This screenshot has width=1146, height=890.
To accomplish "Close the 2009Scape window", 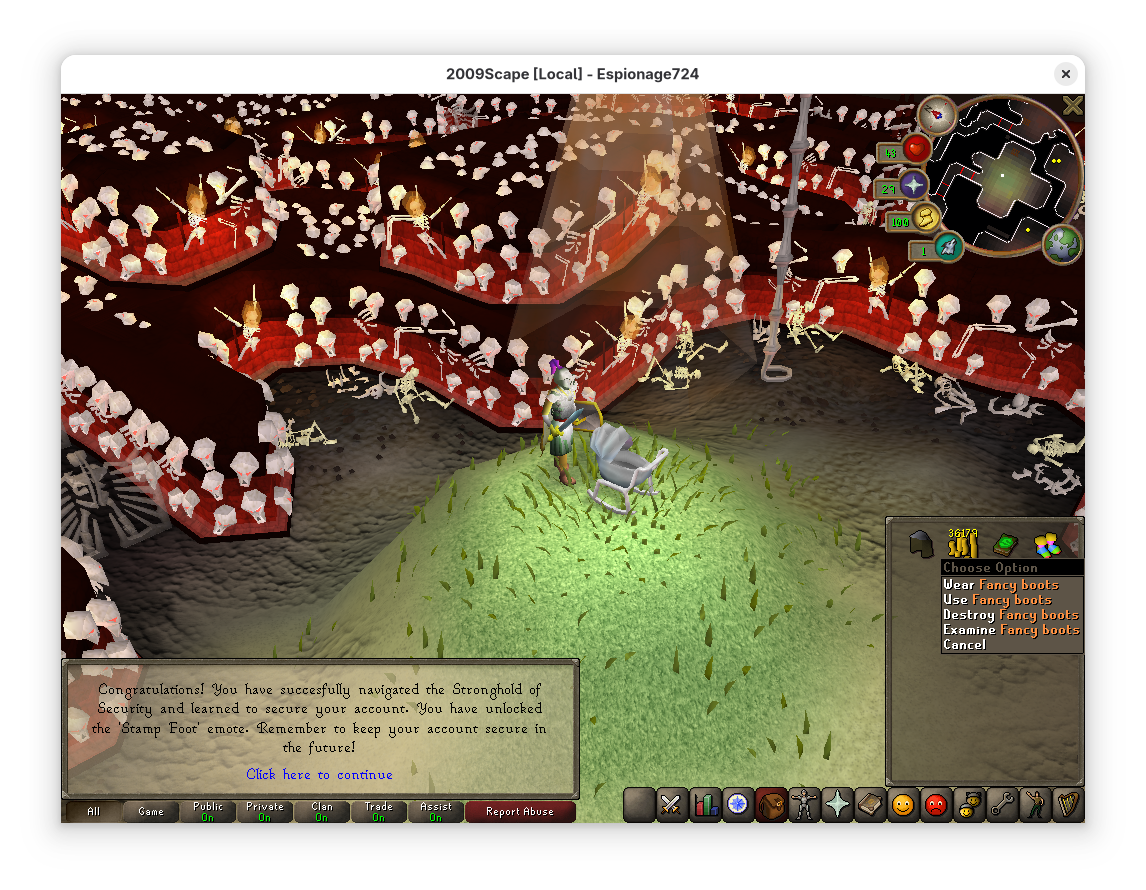I will [1065, 74].
